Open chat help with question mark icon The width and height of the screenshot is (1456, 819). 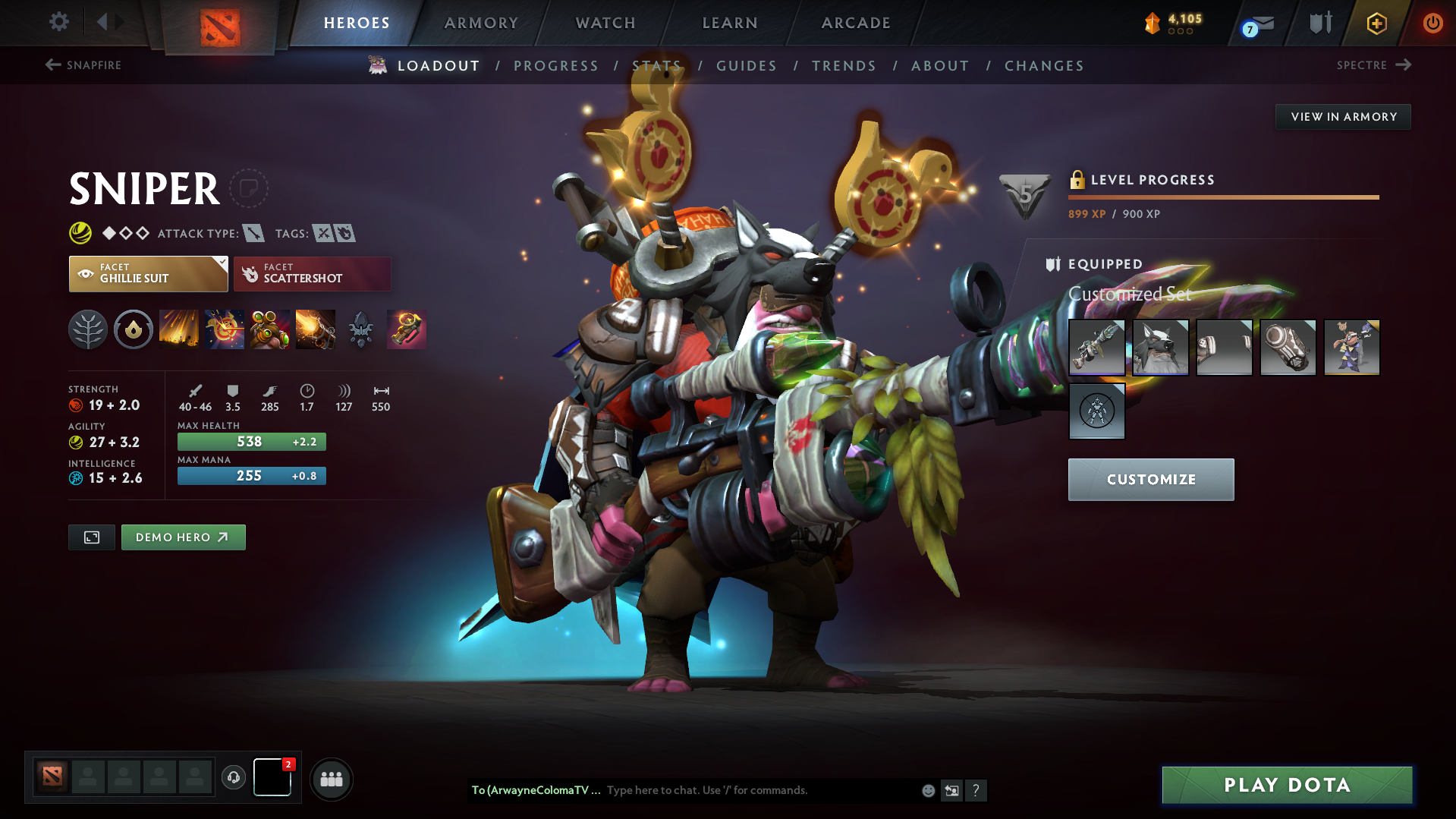(x=976, y=790)
